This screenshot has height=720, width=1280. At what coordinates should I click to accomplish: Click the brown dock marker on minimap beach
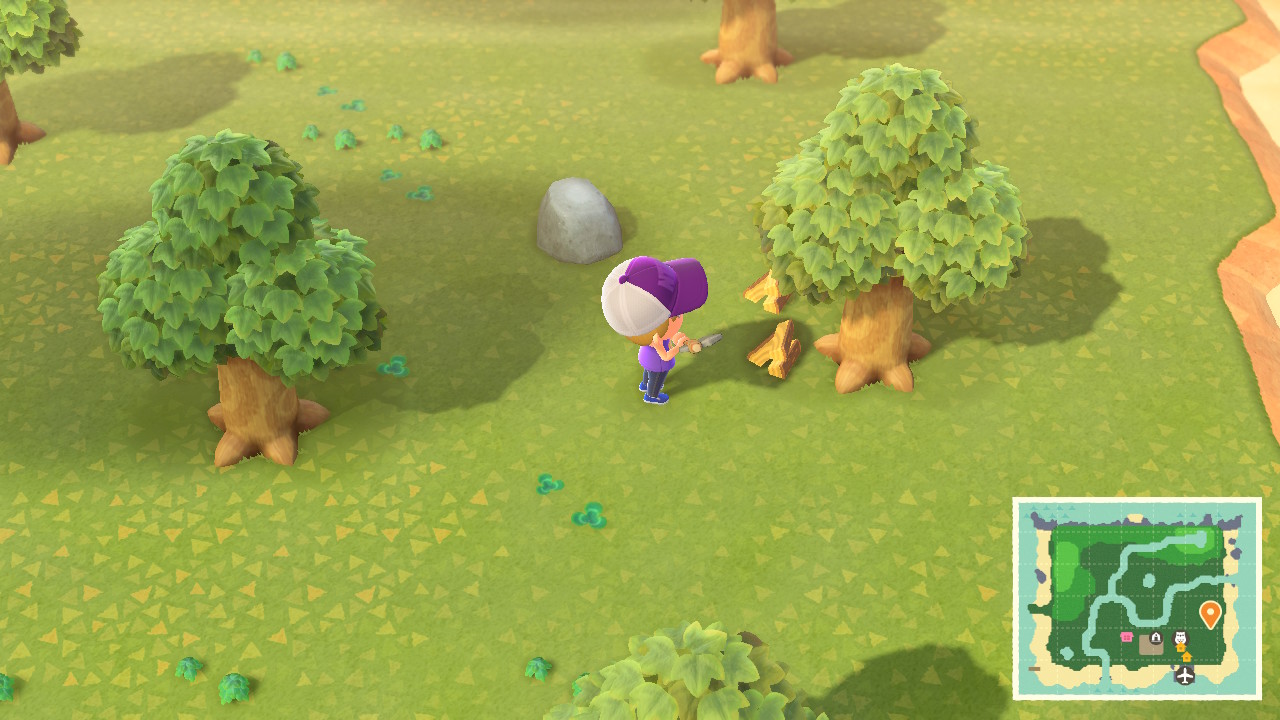tap(1035, 669)
